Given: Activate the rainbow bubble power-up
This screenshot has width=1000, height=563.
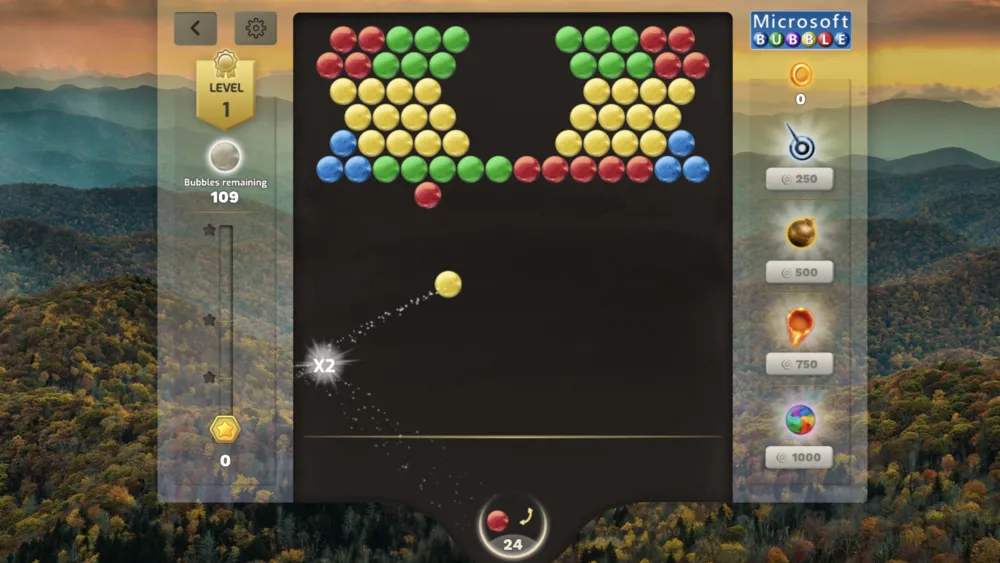Looking at the screenshot, I should tap(800, 419).
